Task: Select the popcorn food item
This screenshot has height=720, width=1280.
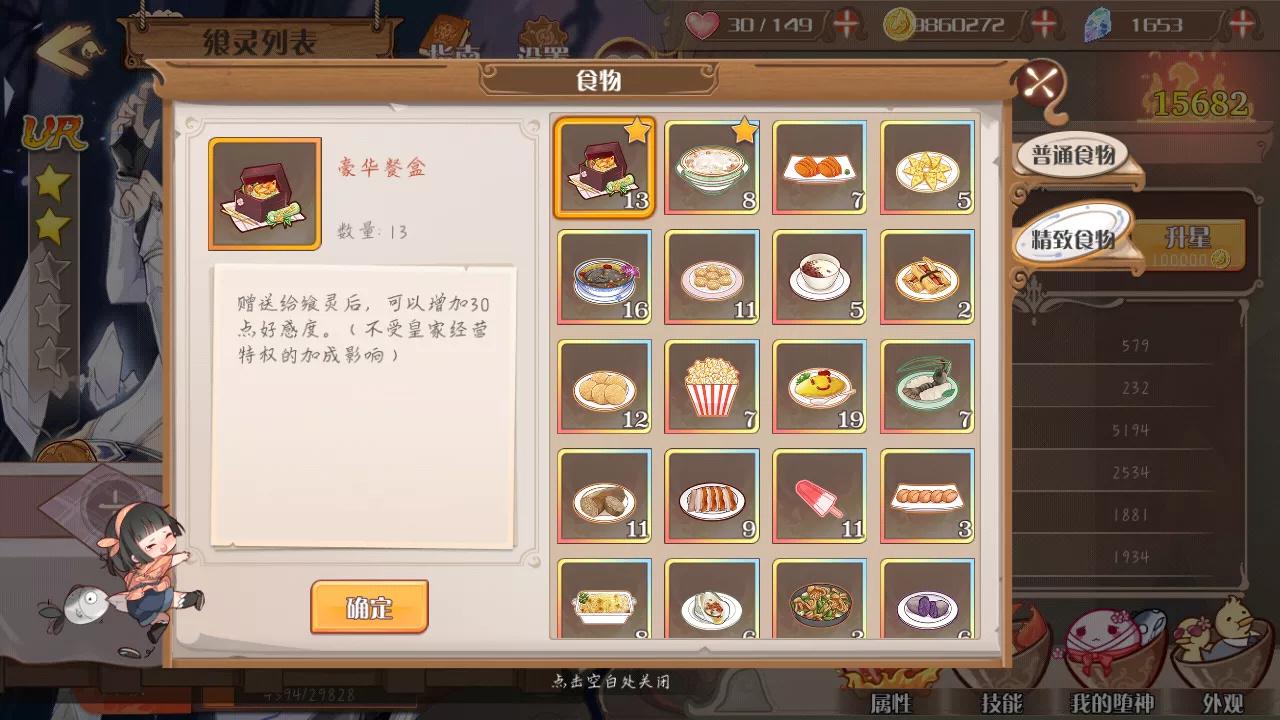Action: 711,385
